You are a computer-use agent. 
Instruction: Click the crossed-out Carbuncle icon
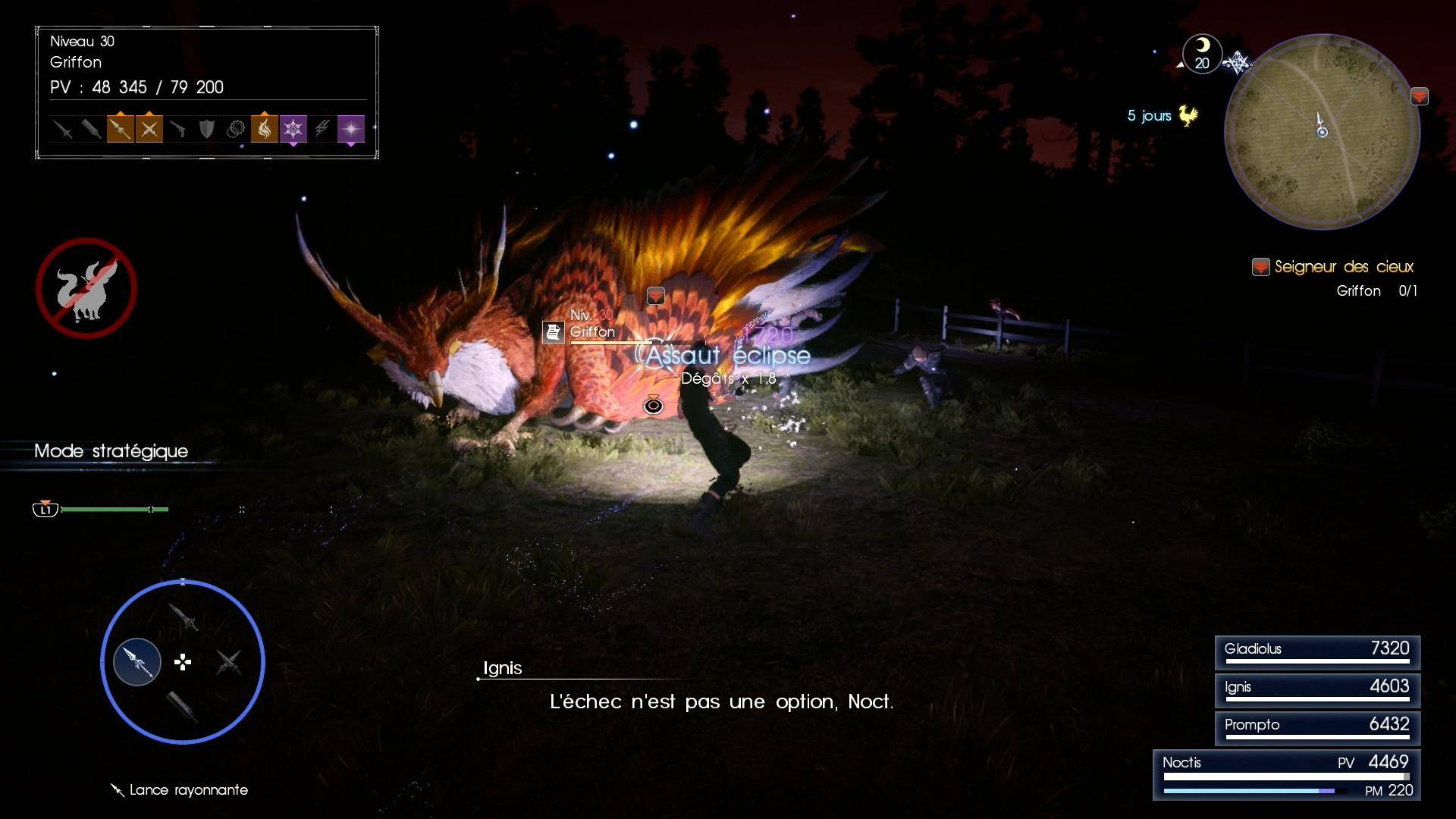coord(86,288)
